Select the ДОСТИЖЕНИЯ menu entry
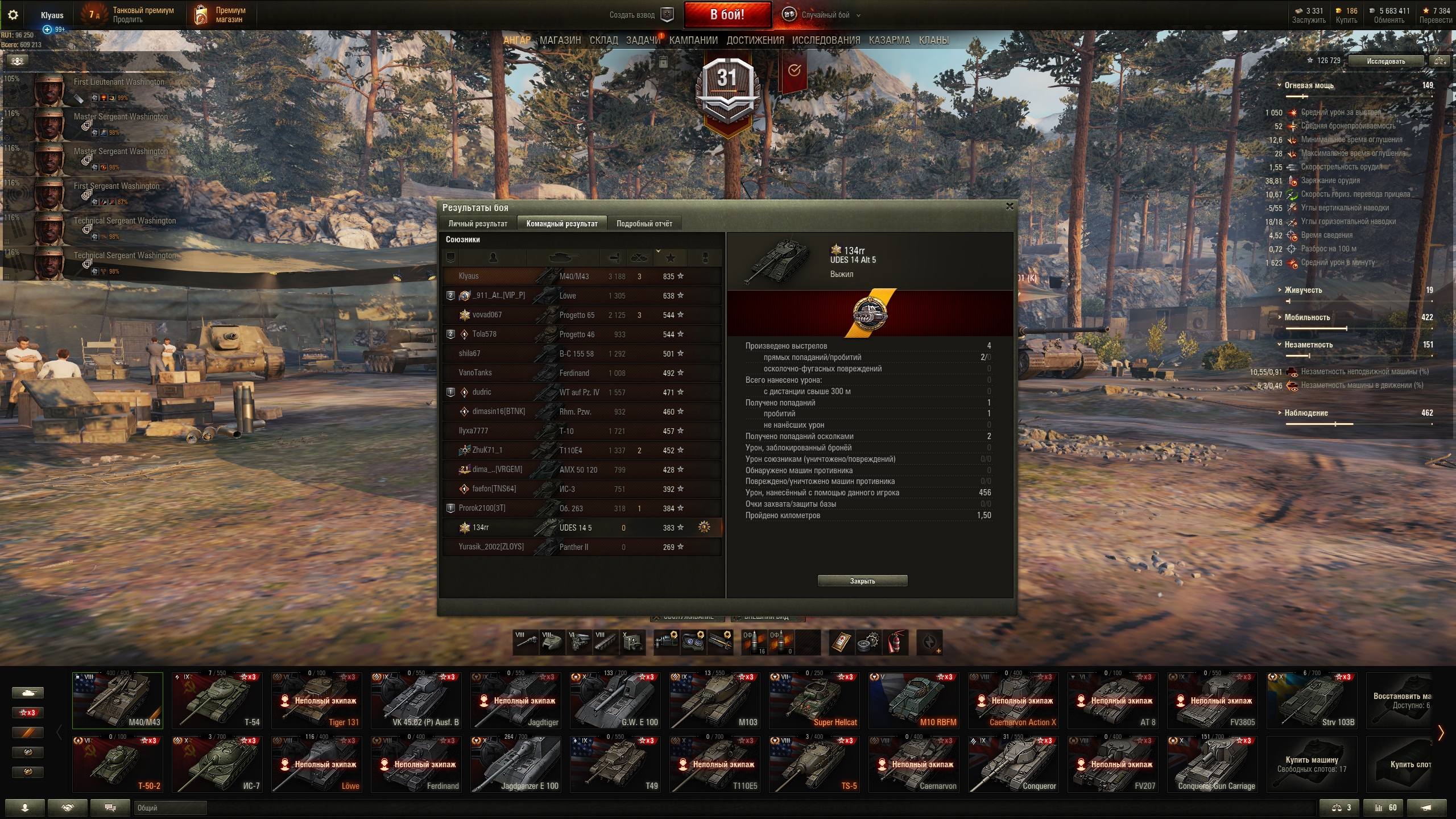This screenshot has height=819, width=1456. [755, 40]
